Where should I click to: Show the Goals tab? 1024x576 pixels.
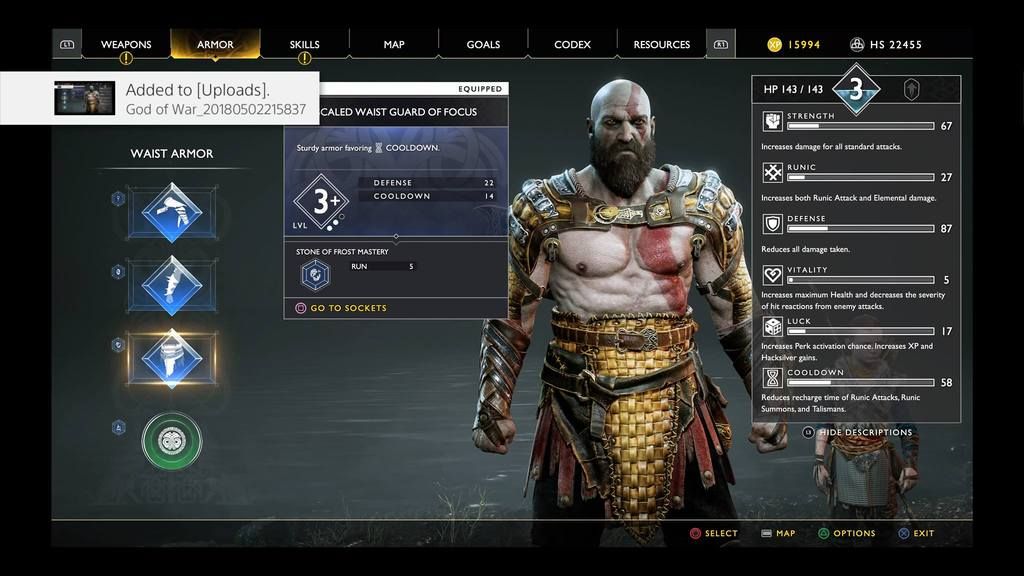point(483,44)
